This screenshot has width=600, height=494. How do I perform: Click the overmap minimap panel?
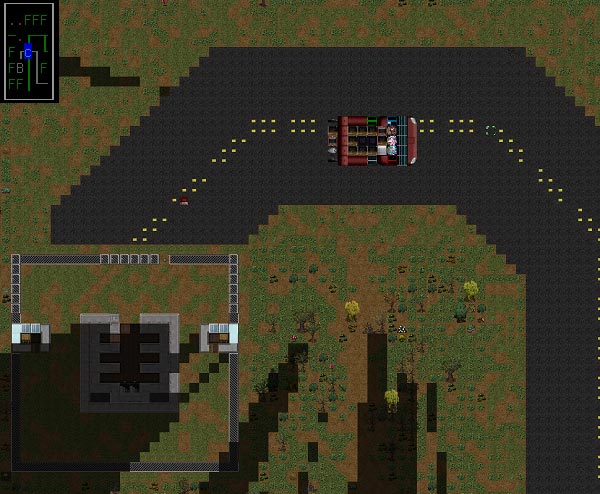coord(29,51)
